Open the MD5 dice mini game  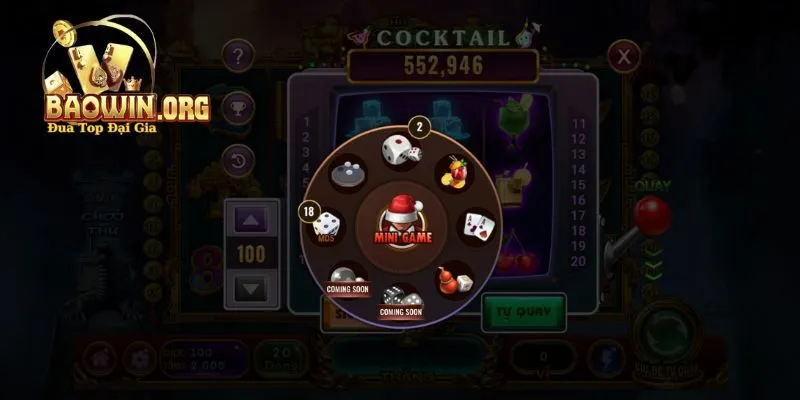pyautogui.click(x=327, y=228)
